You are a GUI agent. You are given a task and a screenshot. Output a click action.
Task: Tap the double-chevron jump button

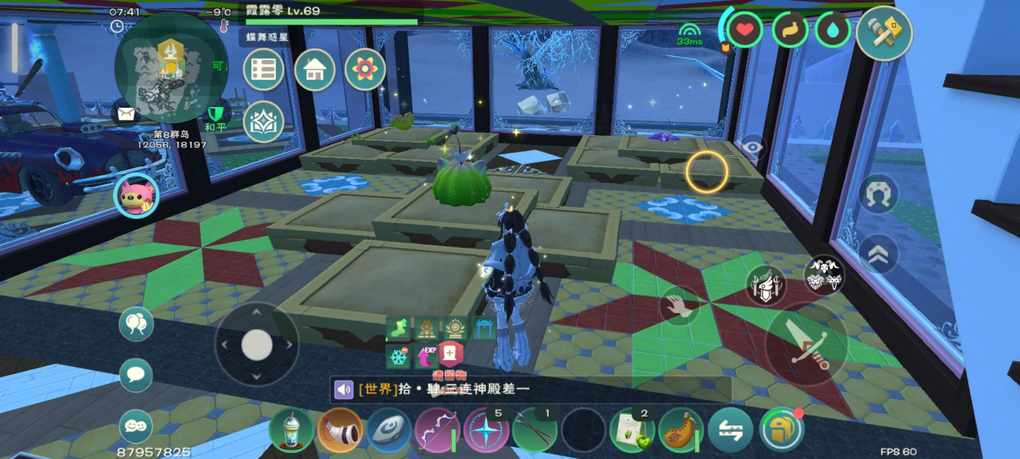click(x=878, y=255)
